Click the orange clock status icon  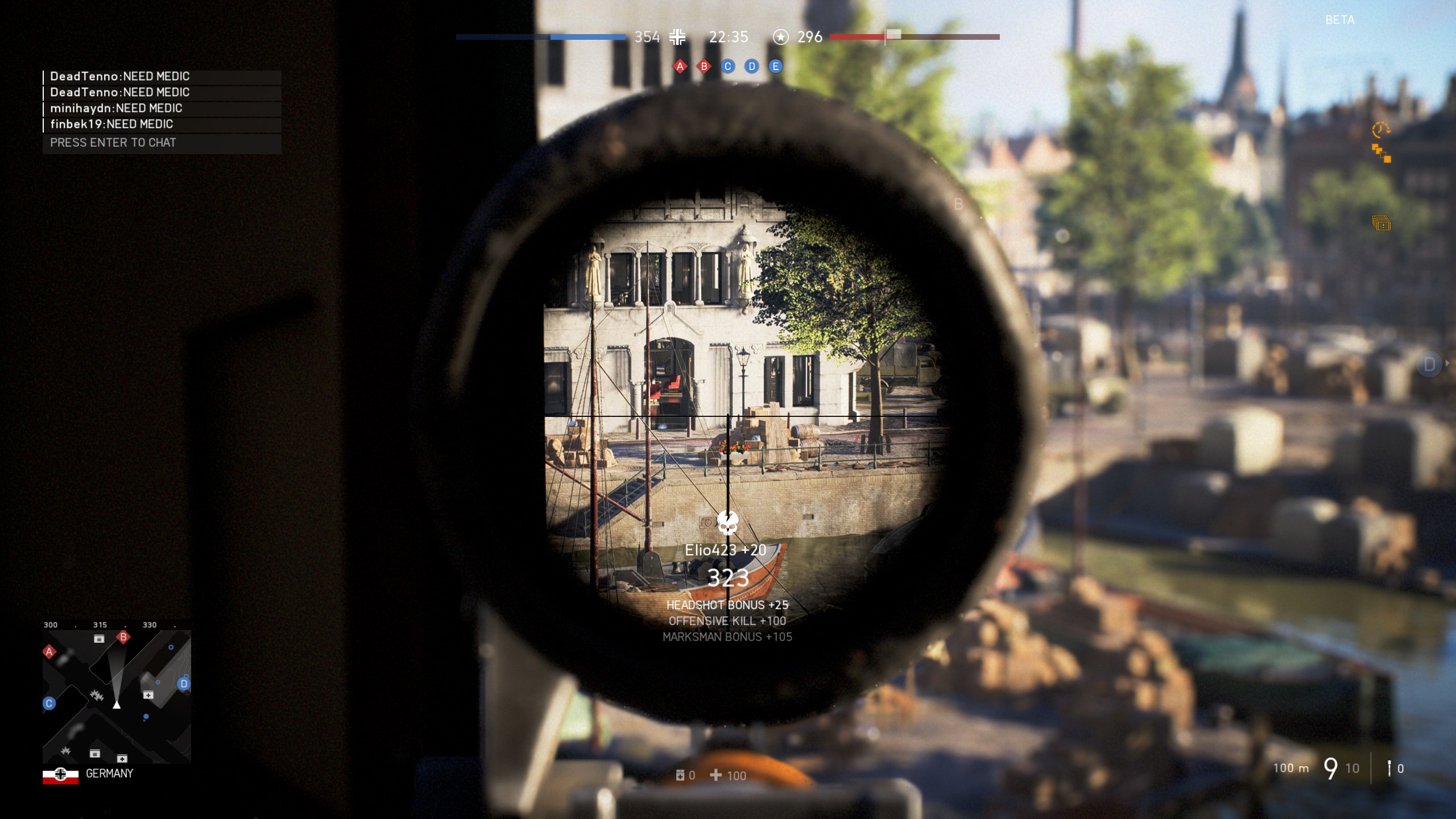click(x=1380, y=130)
